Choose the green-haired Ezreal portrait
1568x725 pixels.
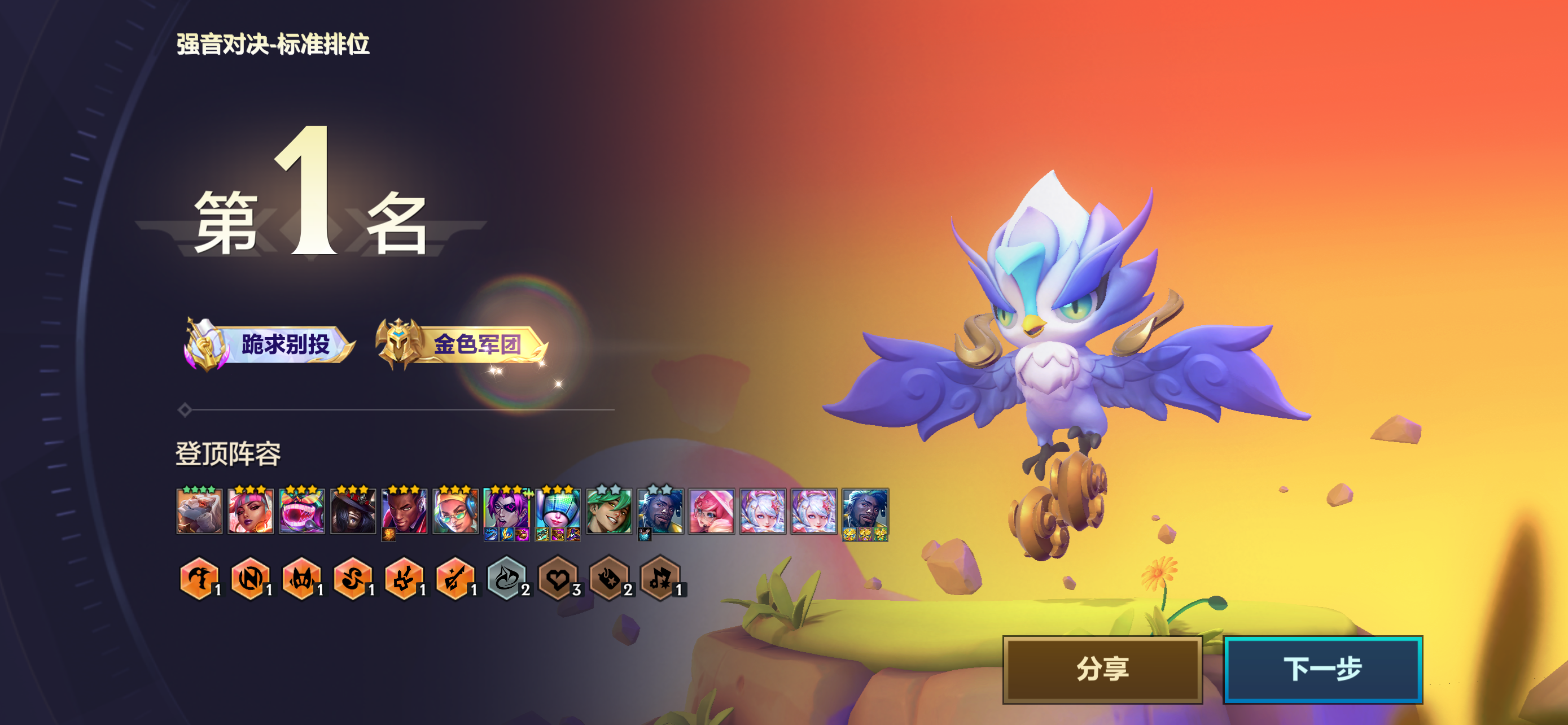608,512
